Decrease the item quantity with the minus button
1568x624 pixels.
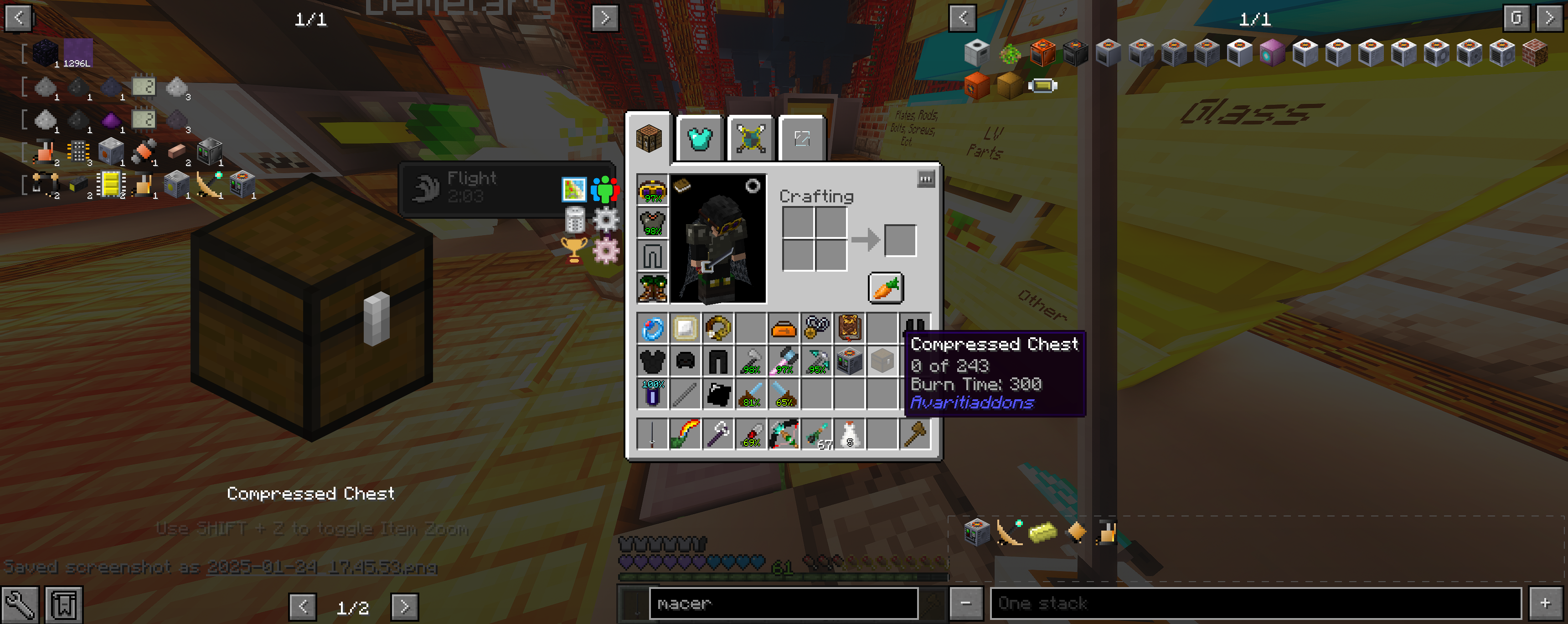point(965,603)
